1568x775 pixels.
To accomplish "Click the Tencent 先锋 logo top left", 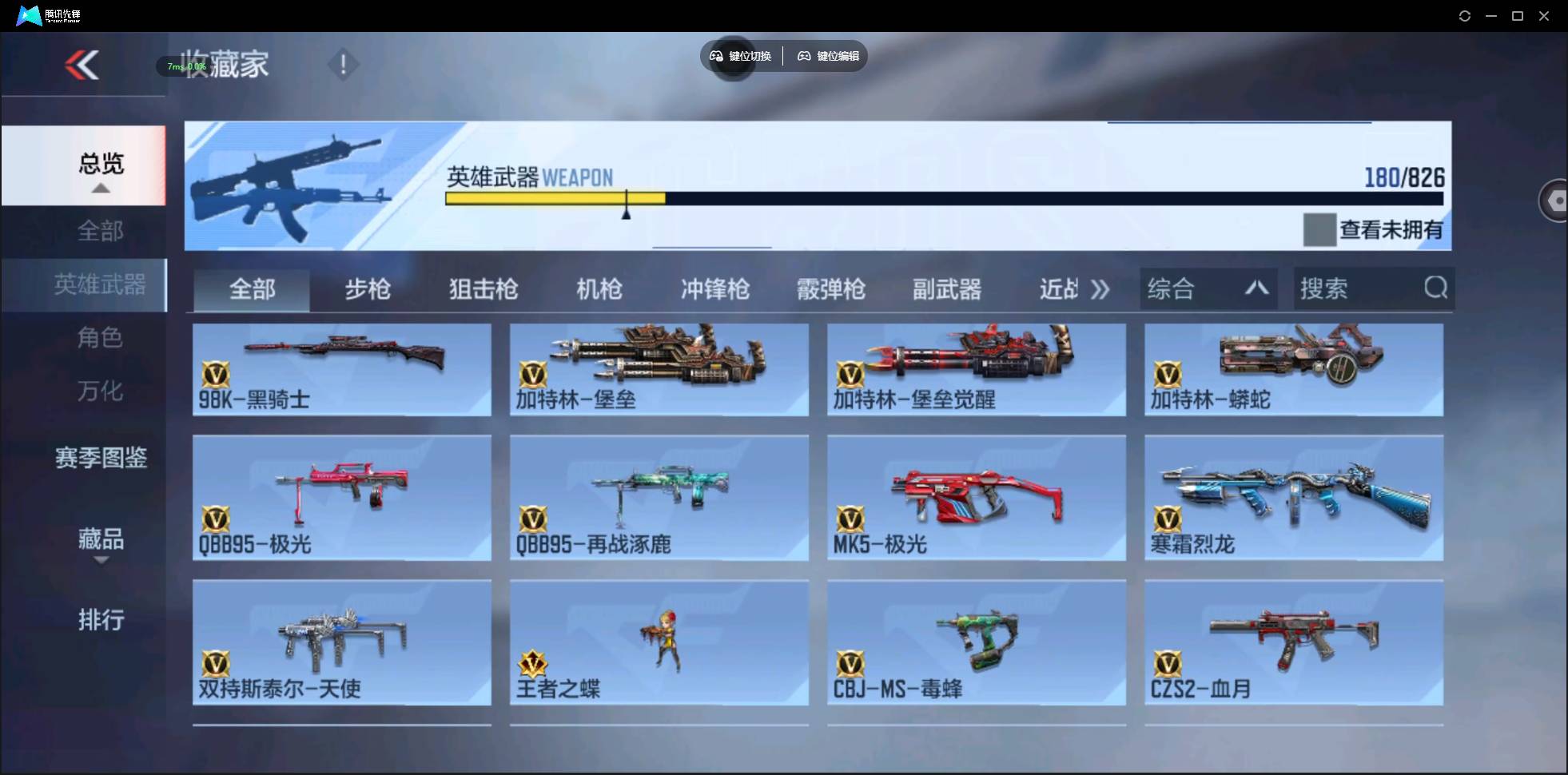I will tap(27, 14).
